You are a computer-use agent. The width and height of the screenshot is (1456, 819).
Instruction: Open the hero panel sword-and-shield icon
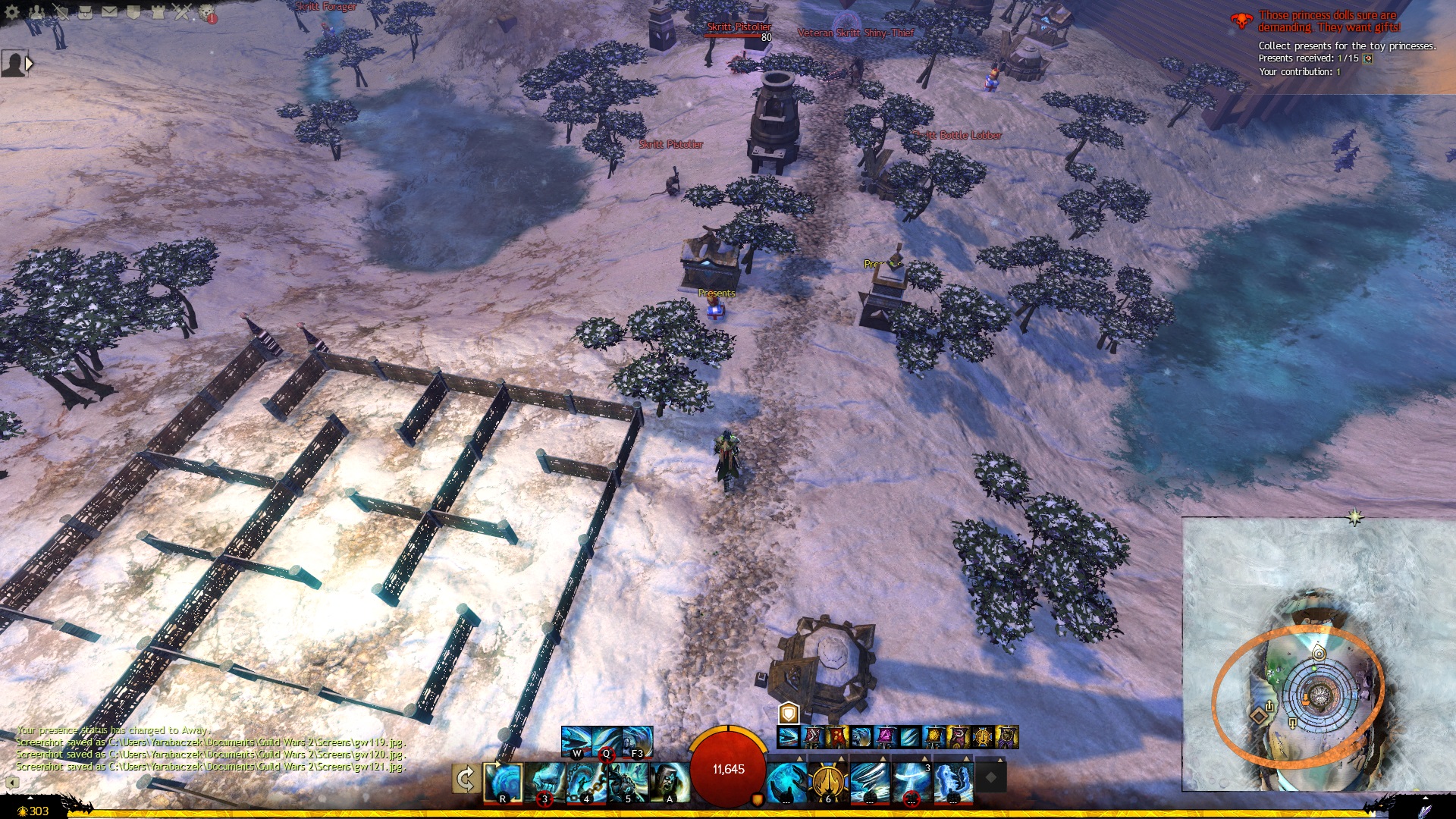(x=61, y=11)
